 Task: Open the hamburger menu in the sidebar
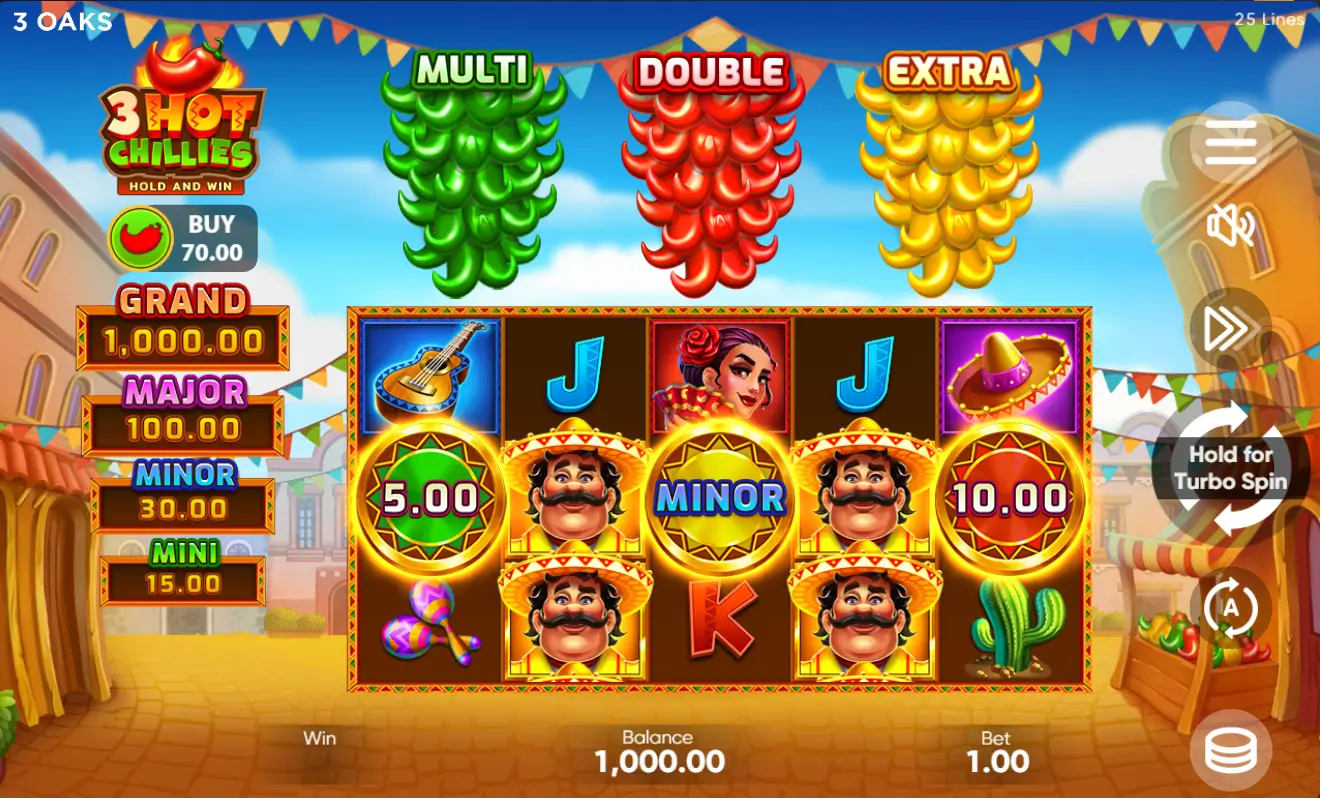point(1233,140)
